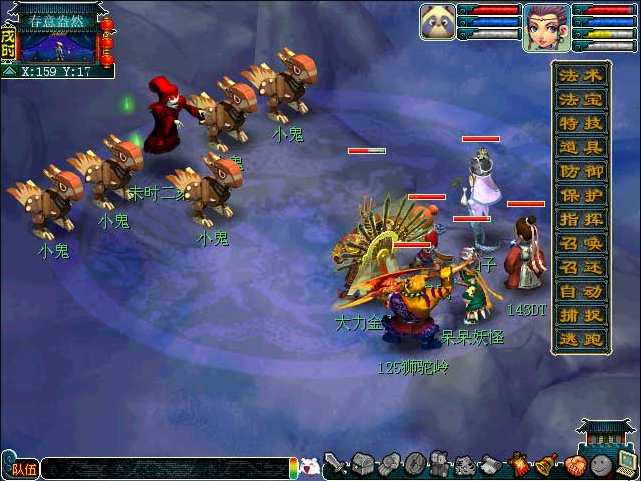Choose 召唤 to summon a pet
Screen dimensions: 641x481
[x=581, y=244]
